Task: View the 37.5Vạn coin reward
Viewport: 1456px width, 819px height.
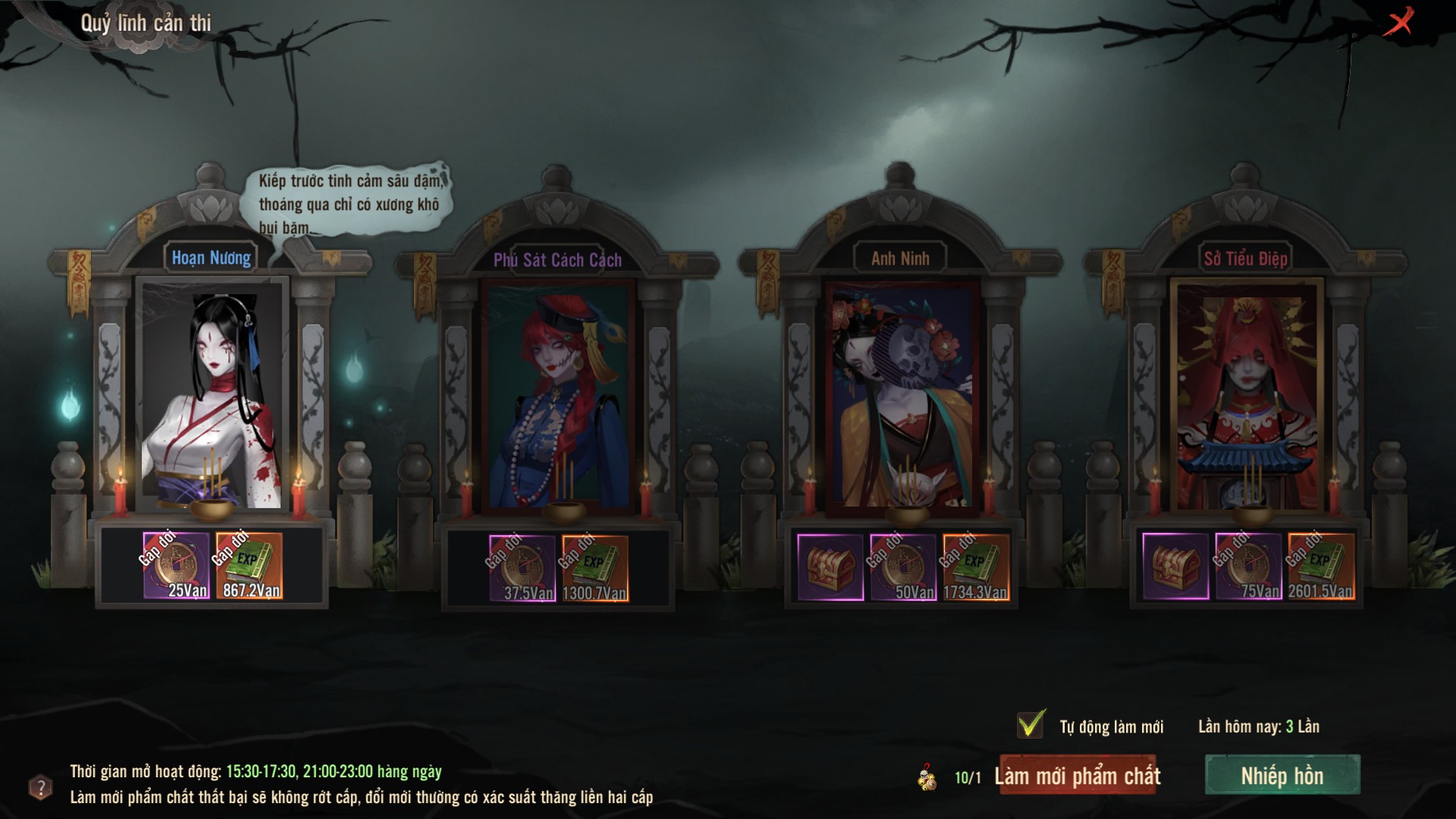Action: click(x=522, y=569)
